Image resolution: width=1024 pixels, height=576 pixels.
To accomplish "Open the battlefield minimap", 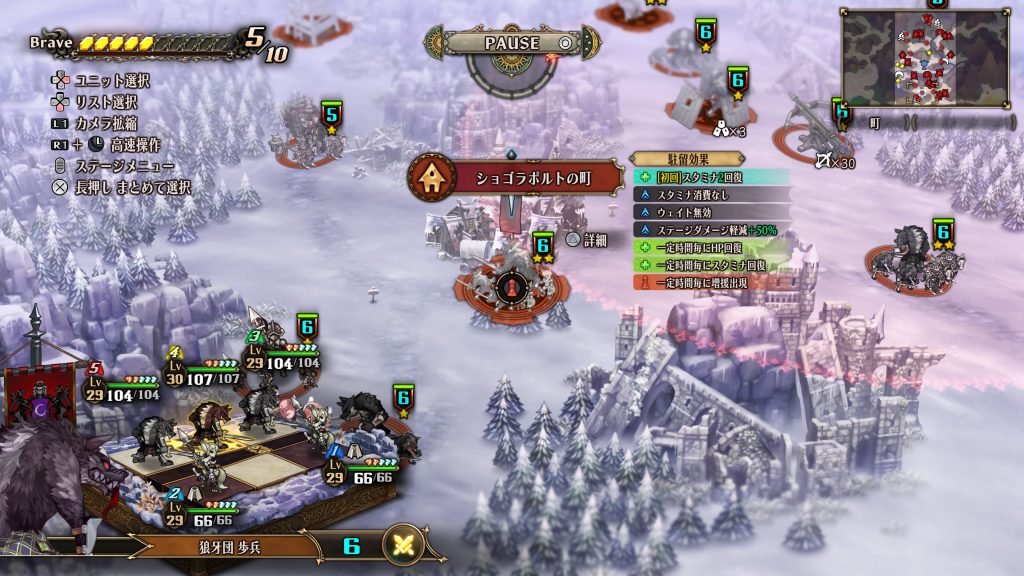I will [x=925, y=59].
